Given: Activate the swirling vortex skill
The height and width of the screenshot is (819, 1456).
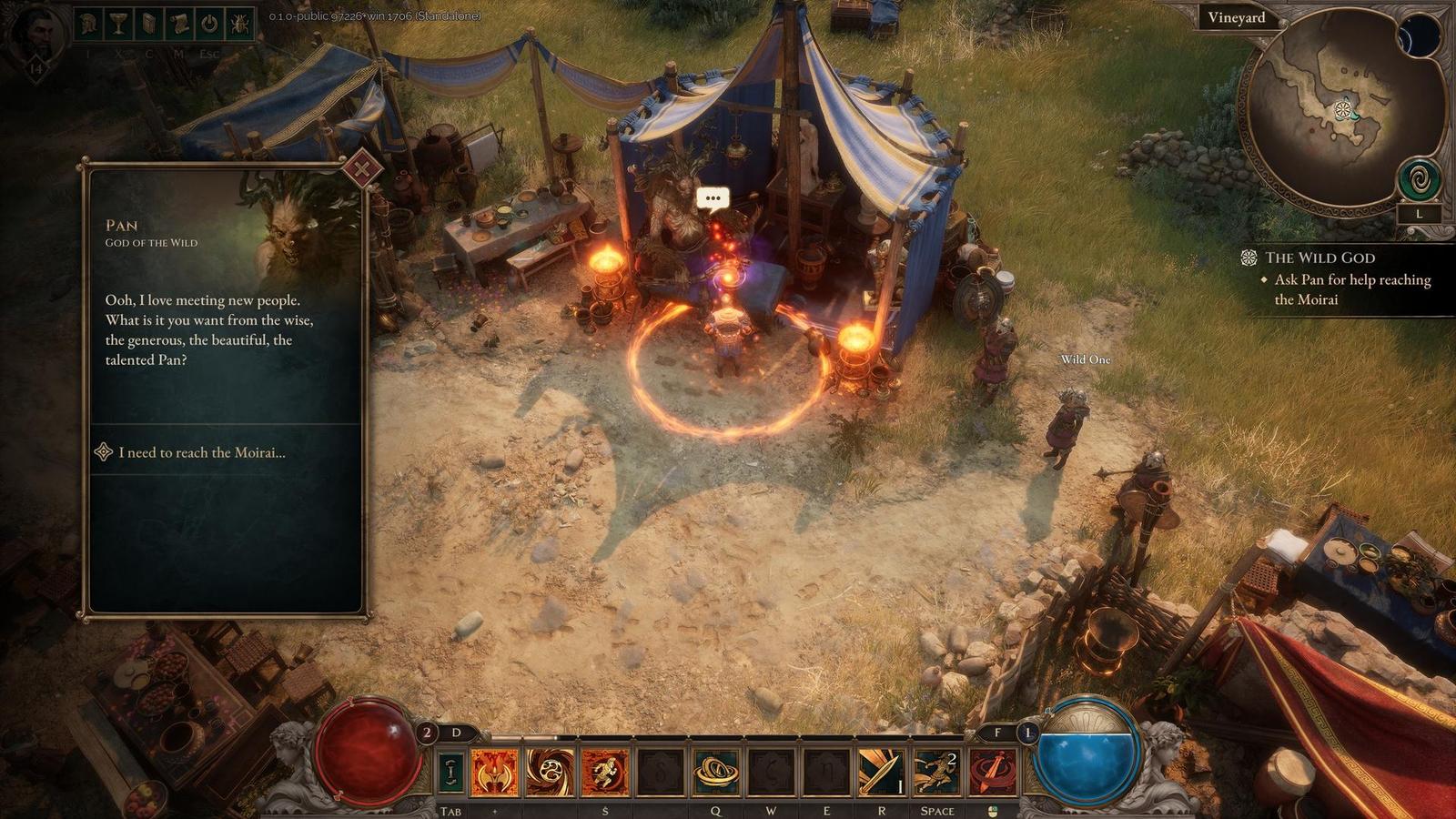Looking at the screenshot, I should click(x=551, y=772).
